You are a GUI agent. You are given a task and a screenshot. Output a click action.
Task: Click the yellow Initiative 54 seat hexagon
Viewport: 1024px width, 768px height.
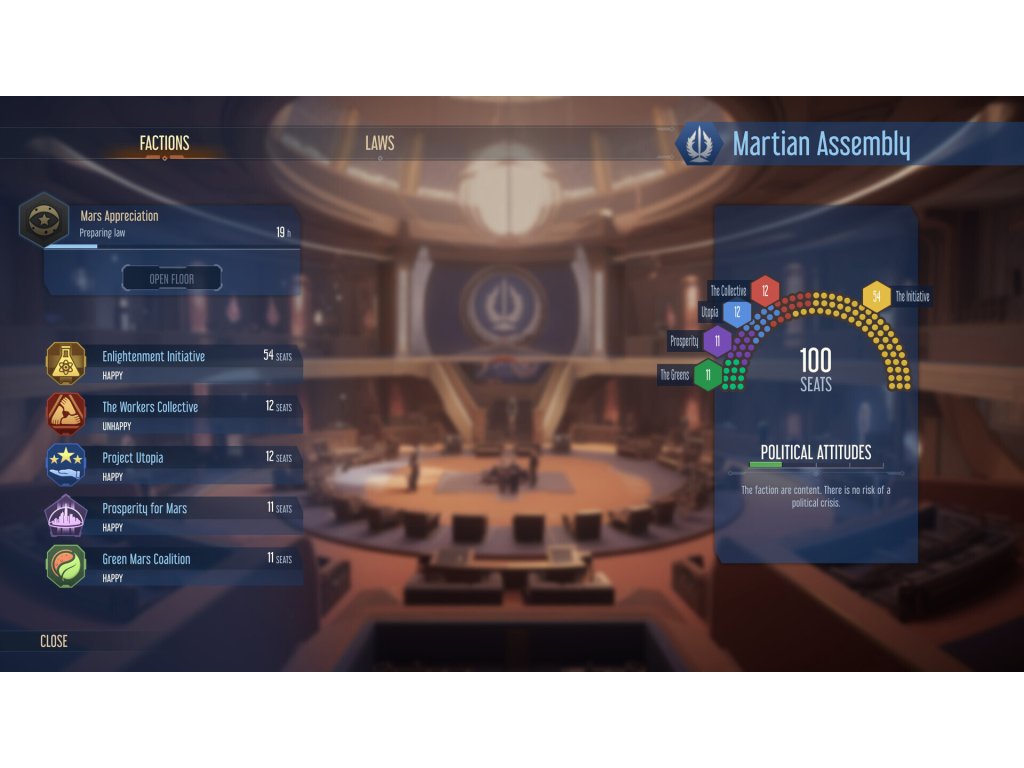pyautogui.click(x=876, y=296)
